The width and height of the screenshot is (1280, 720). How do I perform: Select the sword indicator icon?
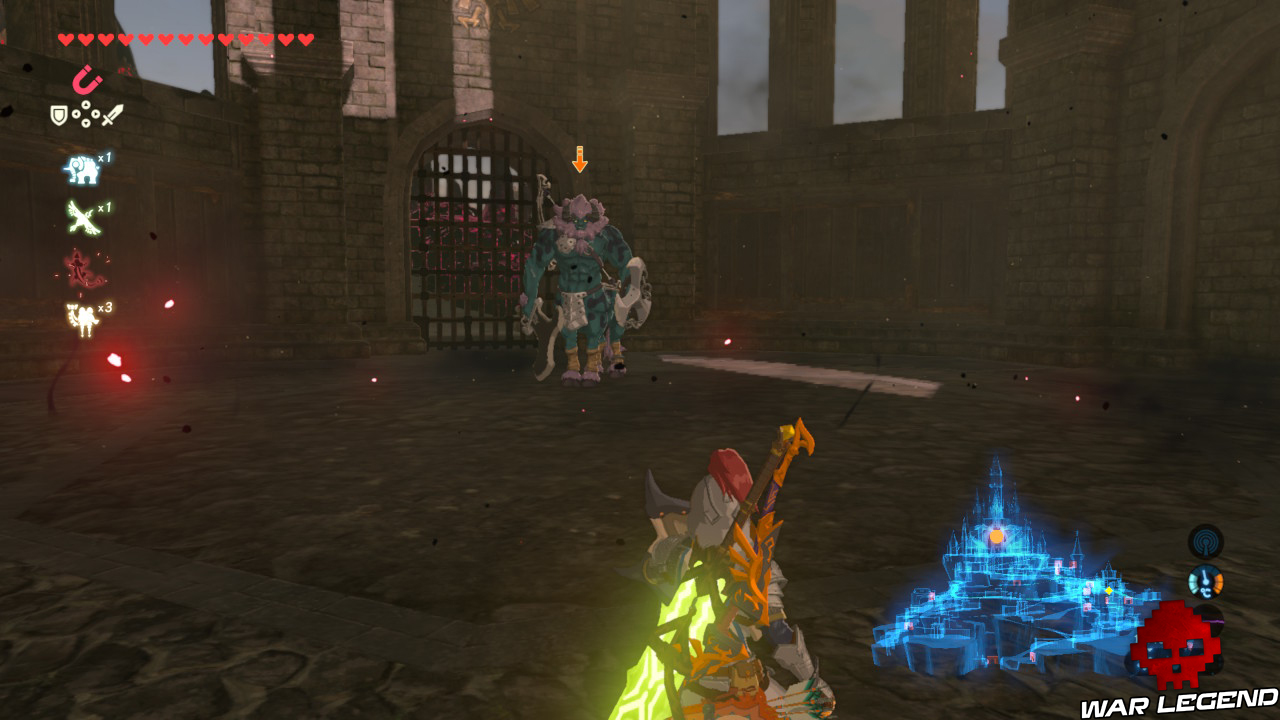(x=112, y=116)
